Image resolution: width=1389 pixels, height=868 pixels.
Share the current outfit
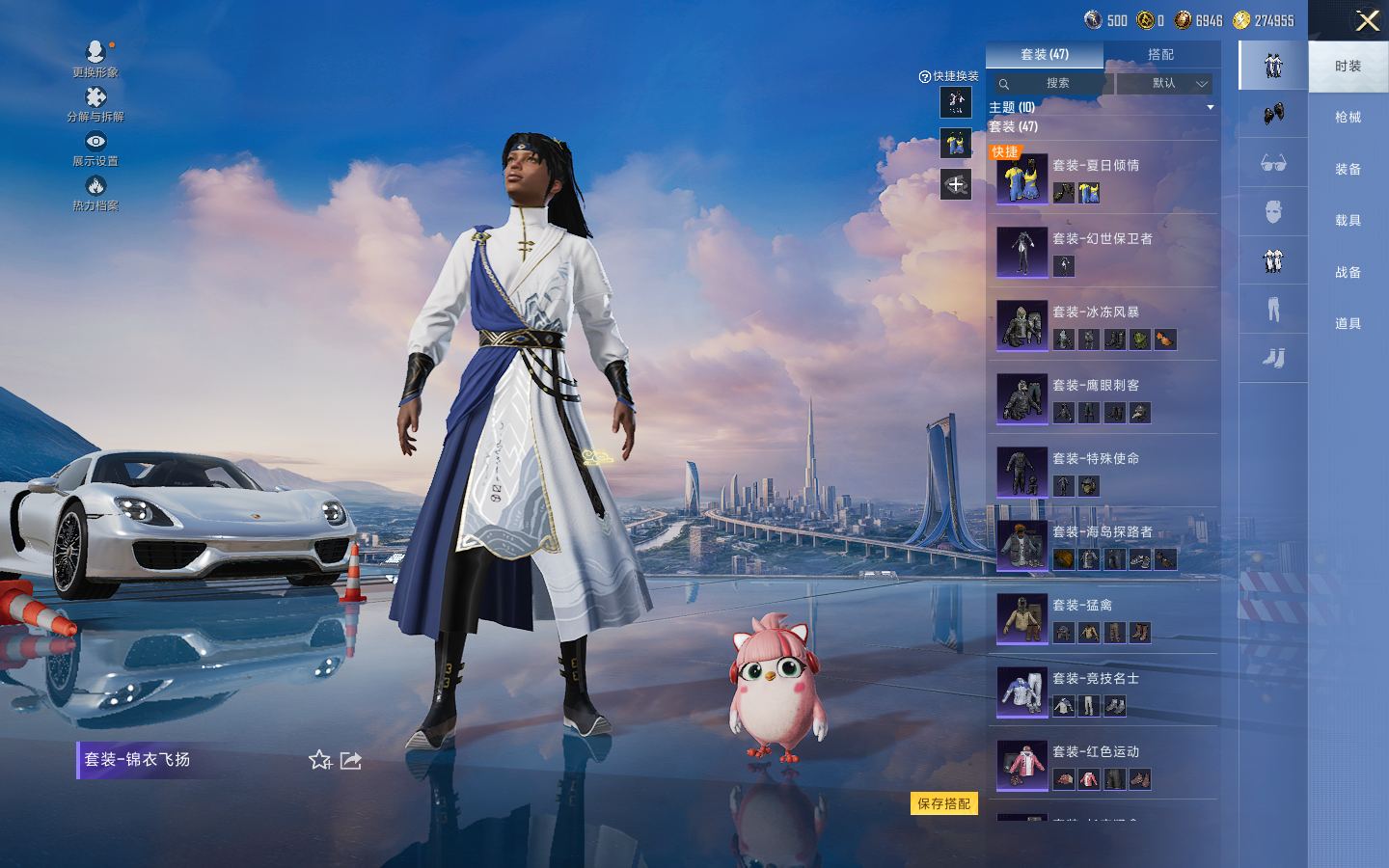(351, 760)
